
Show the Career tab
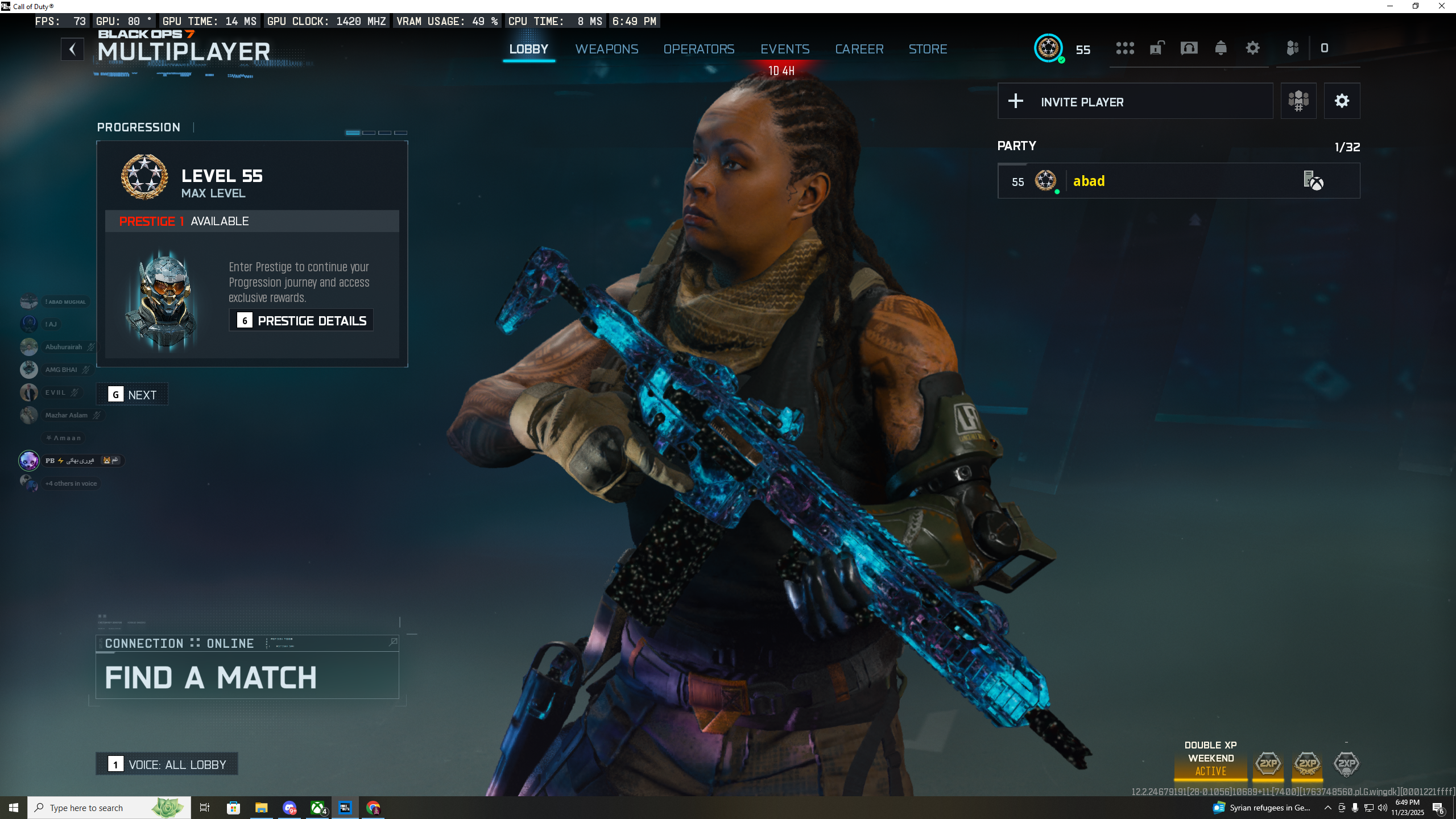click(859, 49)
